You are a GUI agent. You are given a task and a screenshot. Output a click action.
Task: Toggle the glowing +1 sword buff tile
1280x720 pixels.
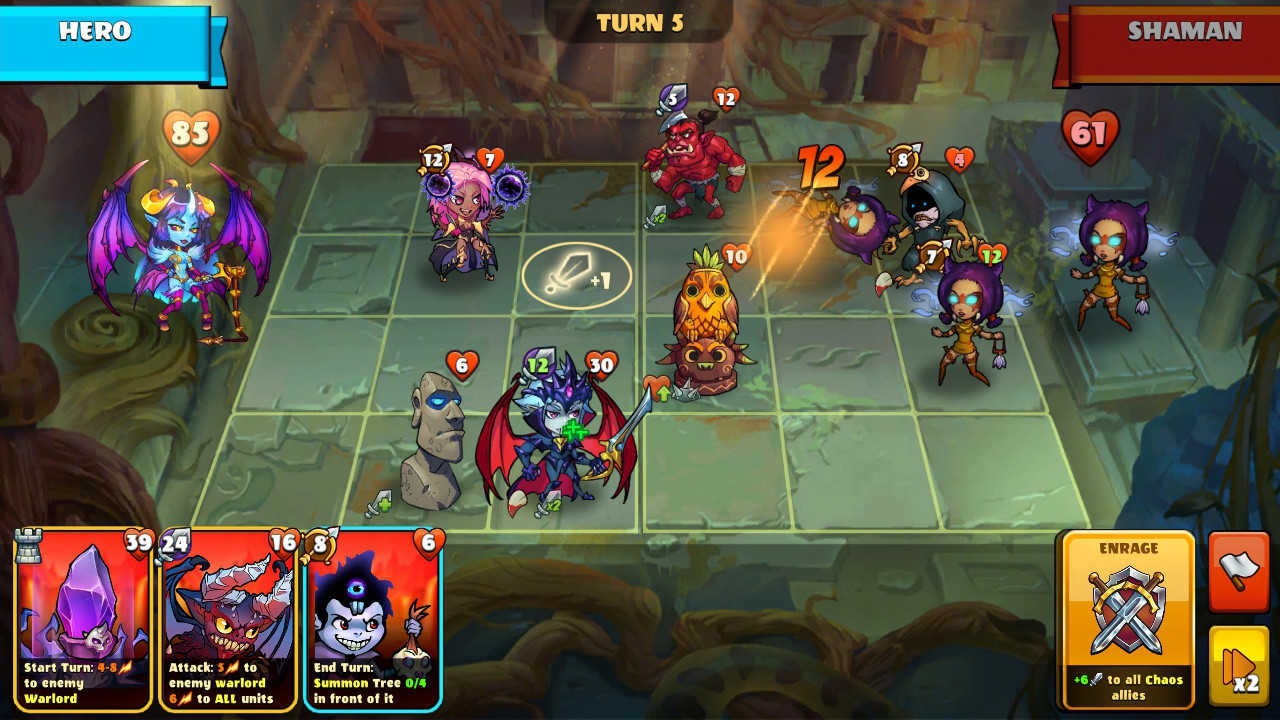(x=575, y=277)
